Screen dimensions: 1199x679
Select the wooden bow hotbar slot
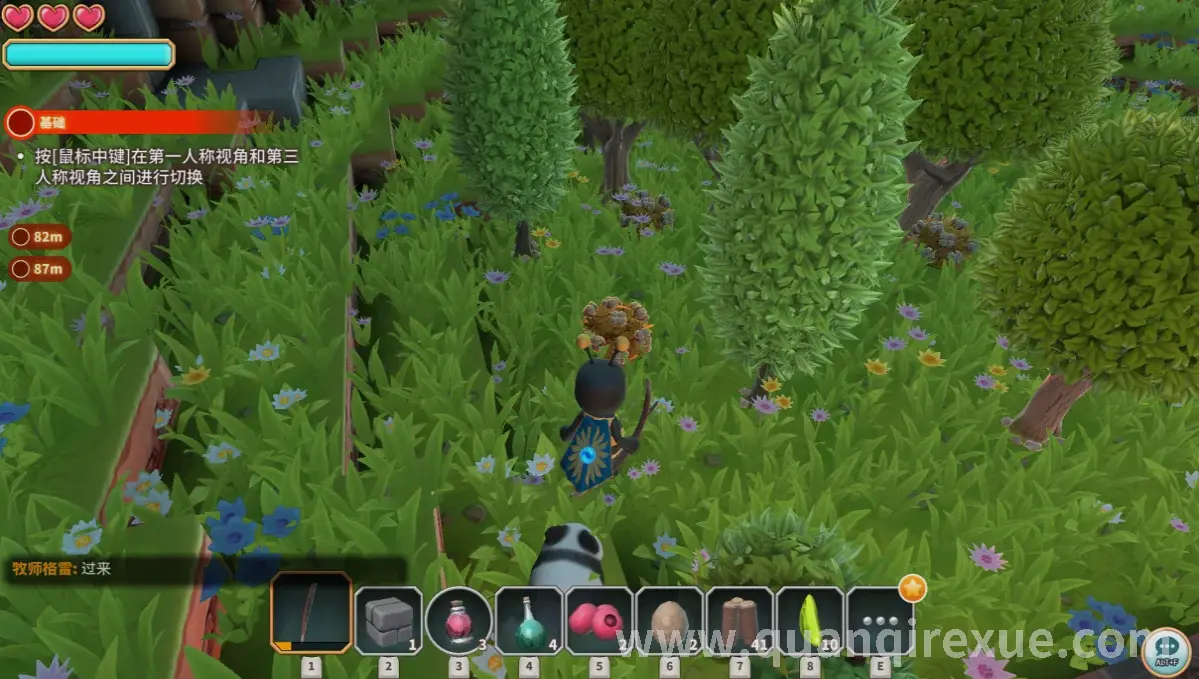pos(311,613)
